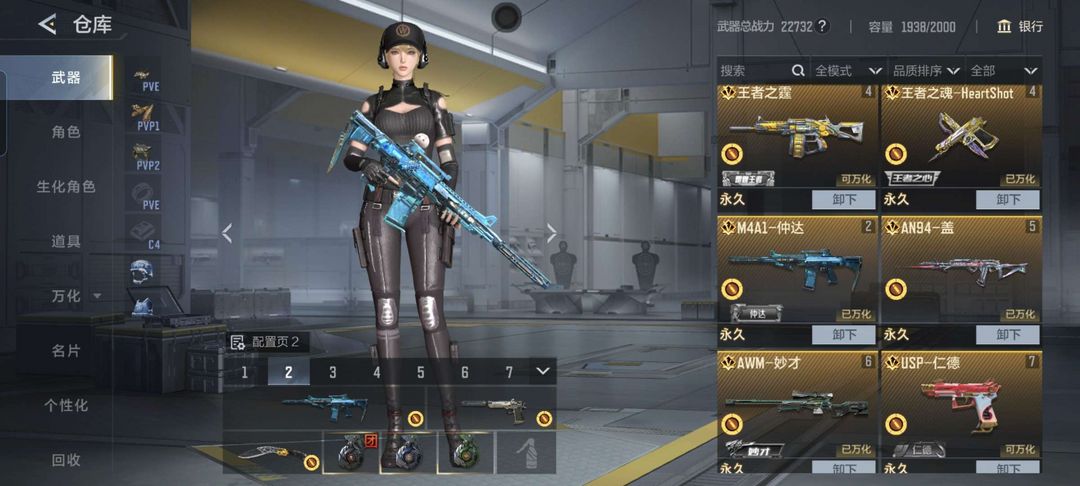
Task: Unequip the M4A1-仲达 with its 卸下 button
Action: pos(844,335)
